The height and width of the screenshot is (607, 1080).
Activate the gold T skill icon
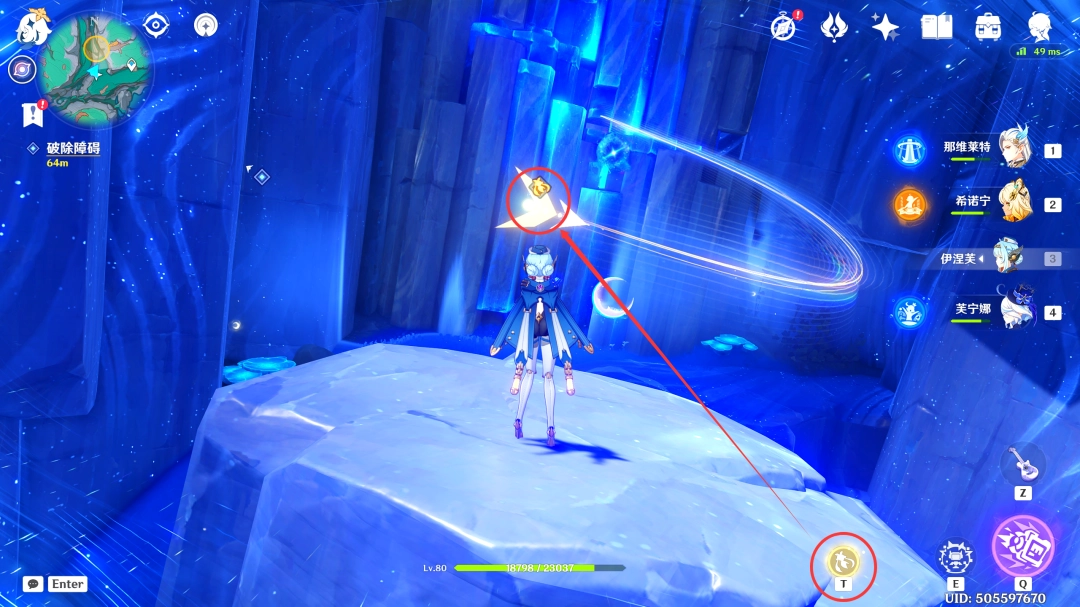tap(842, 562)
